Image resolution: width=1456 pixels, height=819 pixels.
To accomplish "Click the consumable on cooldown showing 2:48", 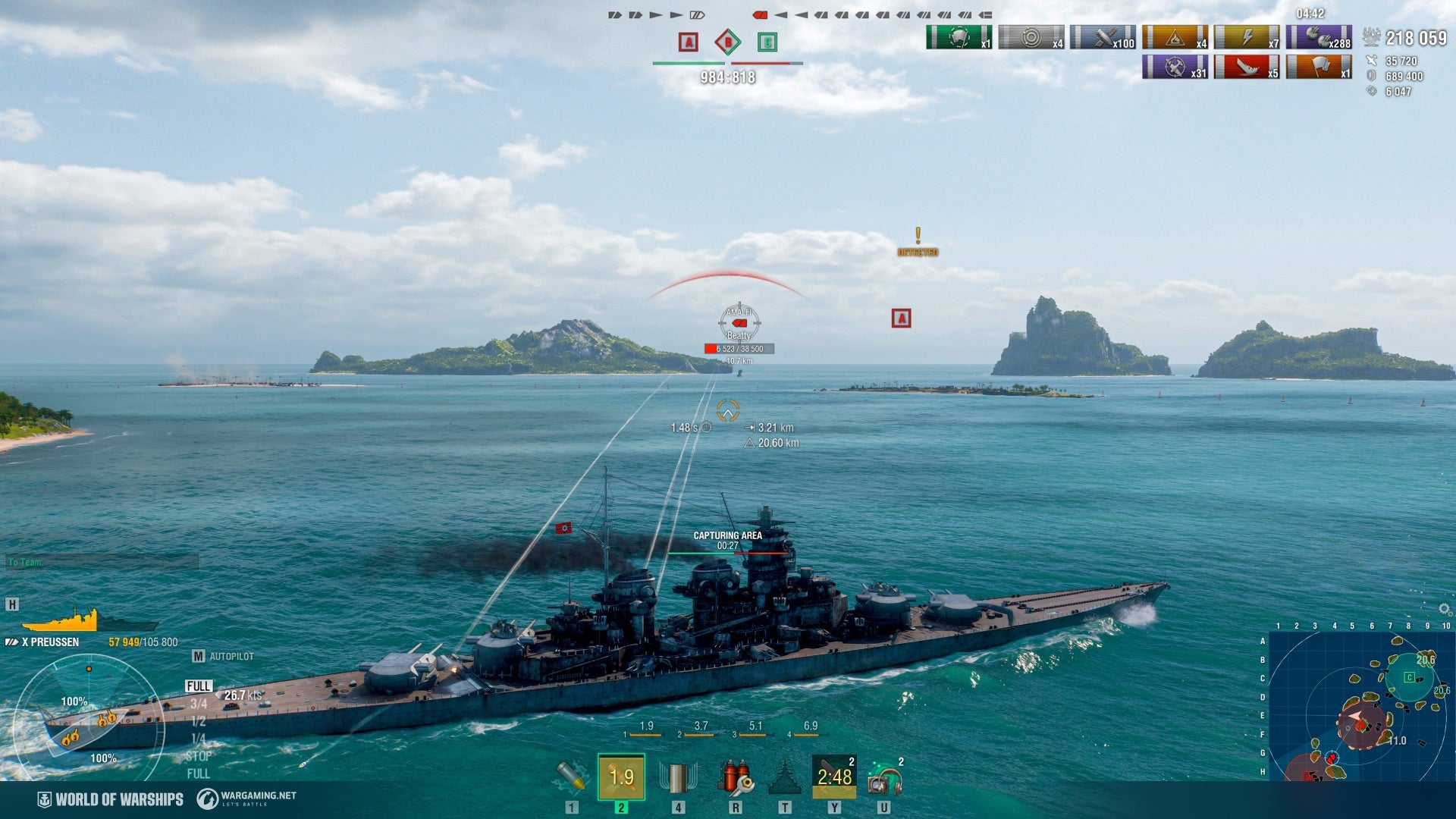I will tap(834, 777).
